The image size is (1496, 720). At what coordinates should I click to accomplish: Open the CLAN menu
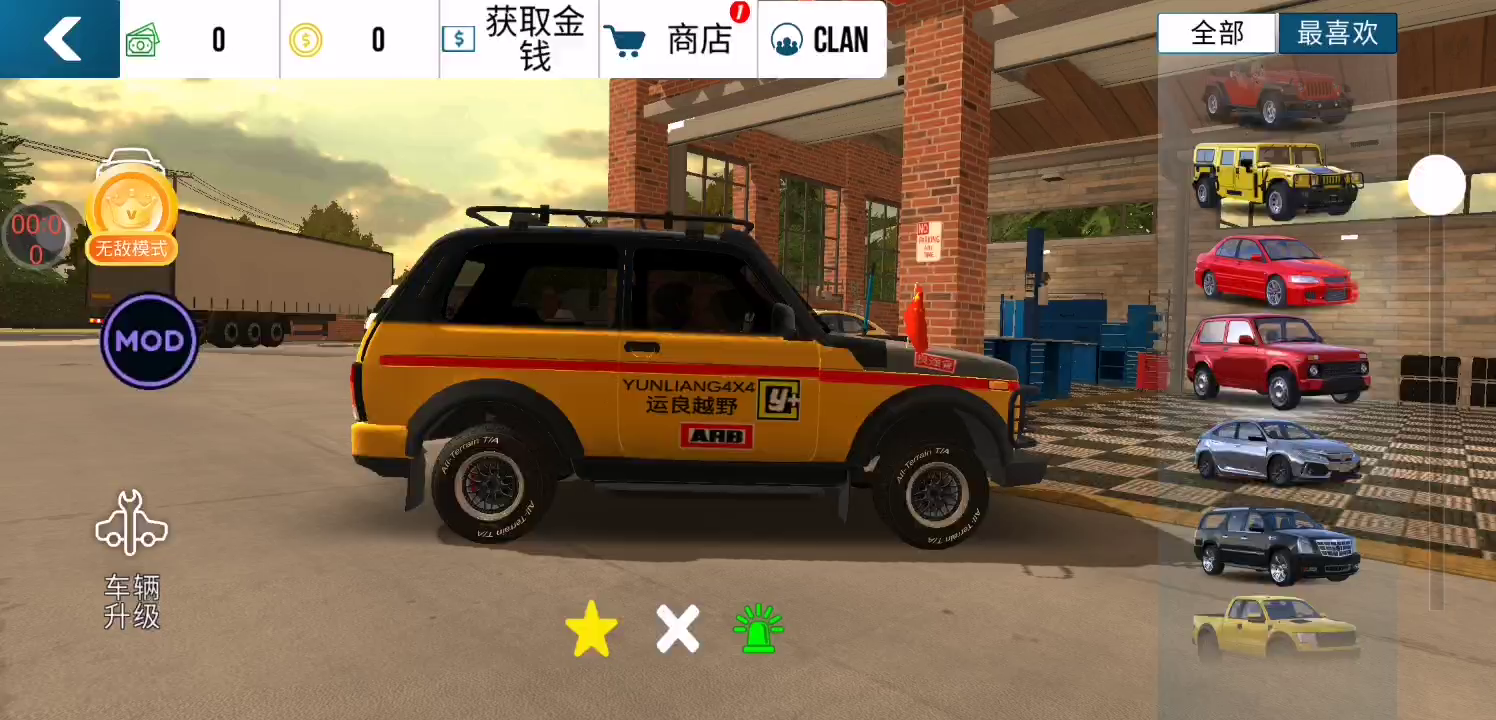[x=821, y=39]
